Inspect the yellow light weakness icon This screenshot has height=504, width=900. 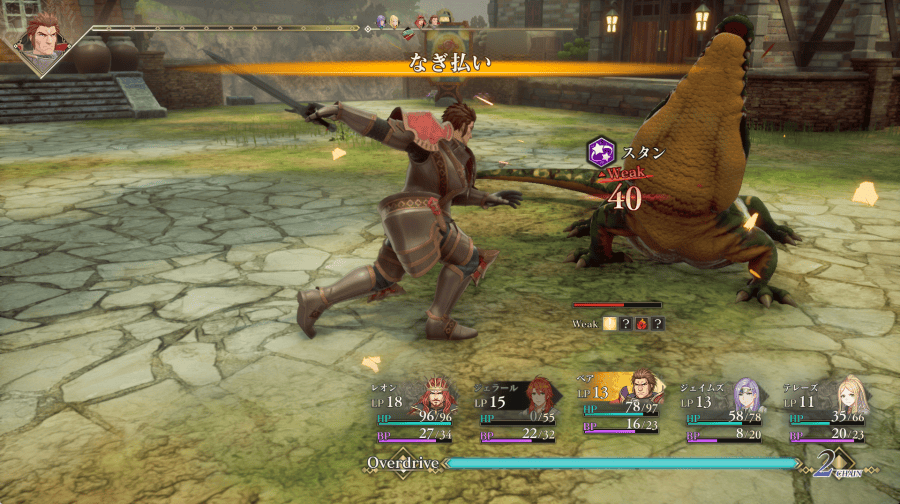coord(609,324)
